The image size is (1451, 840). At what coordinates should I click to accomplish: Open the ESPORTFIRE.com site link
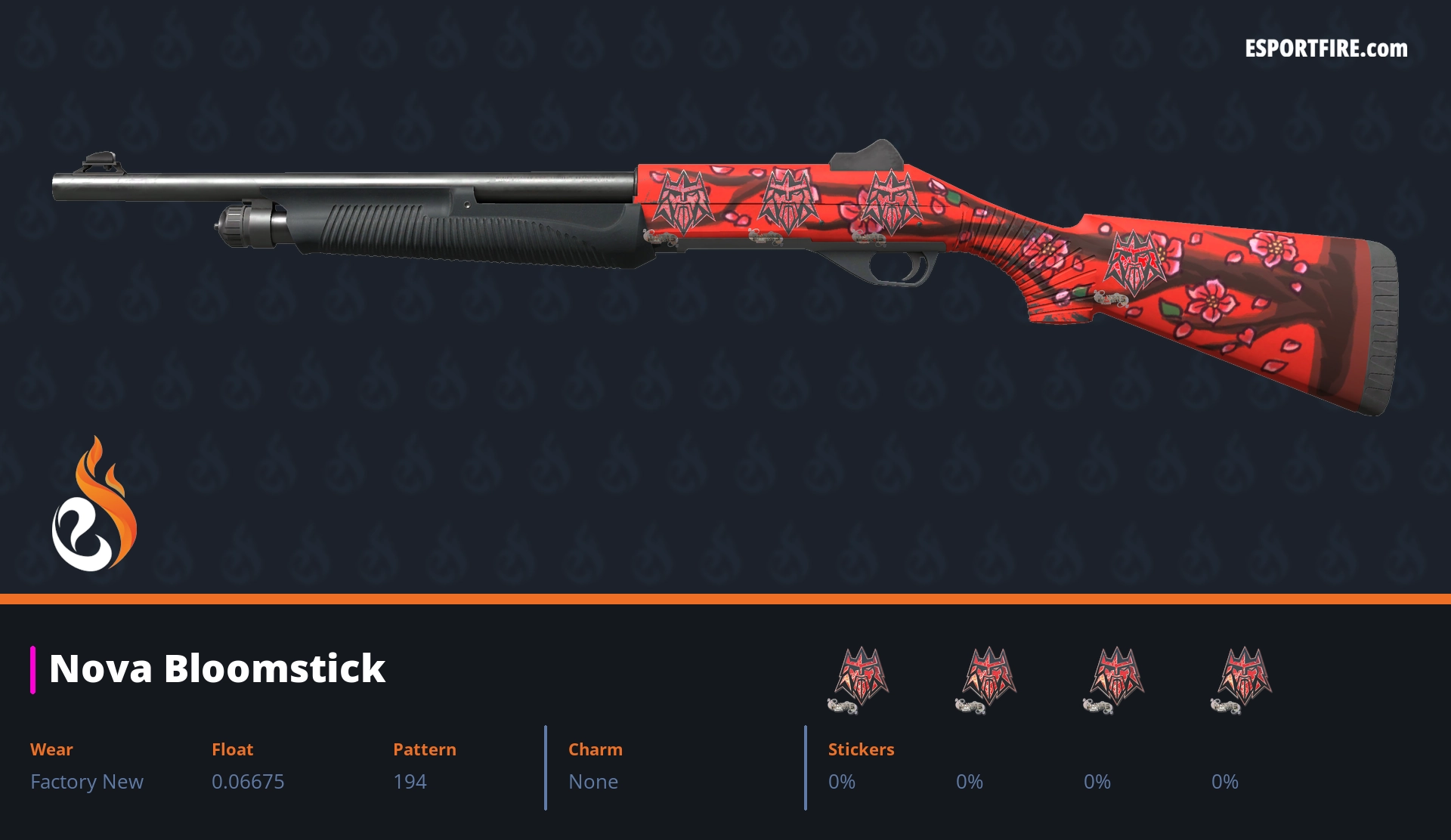[1326, 49]
